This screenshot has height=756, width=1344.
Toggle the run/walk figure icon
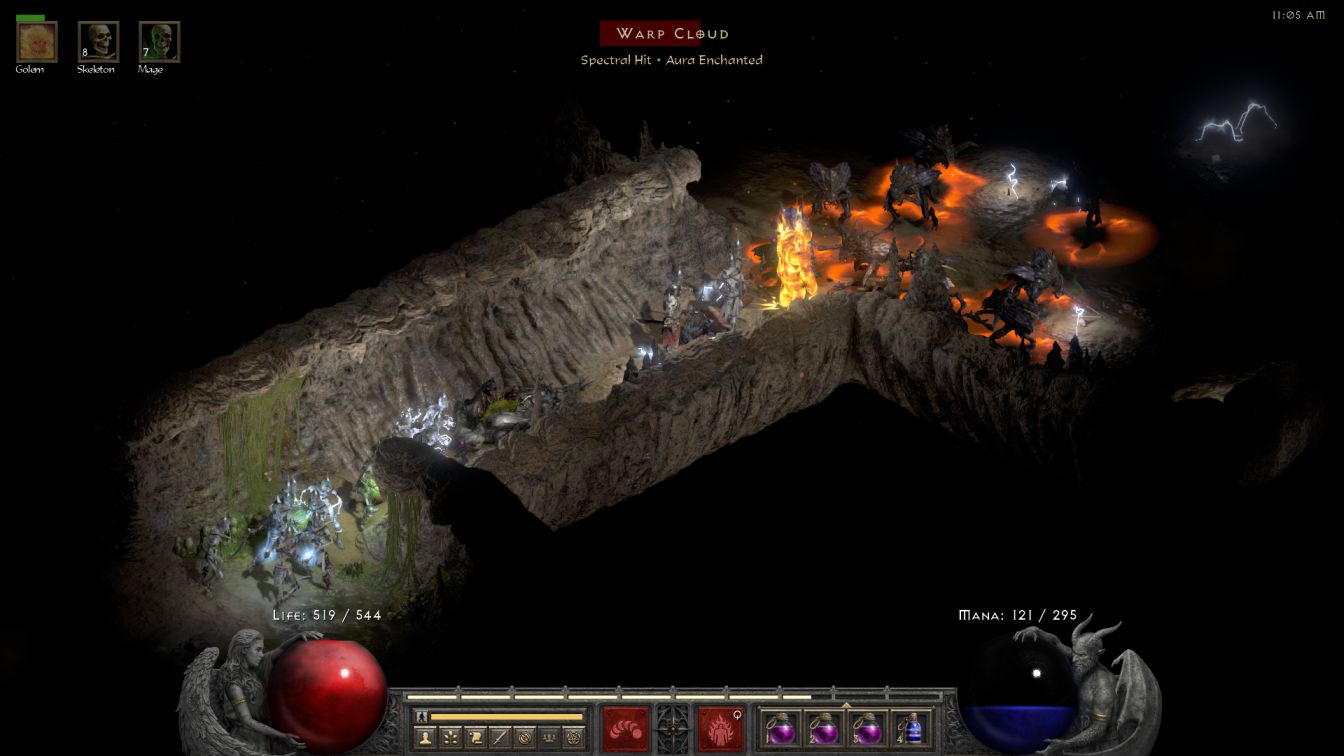[422, 716]
